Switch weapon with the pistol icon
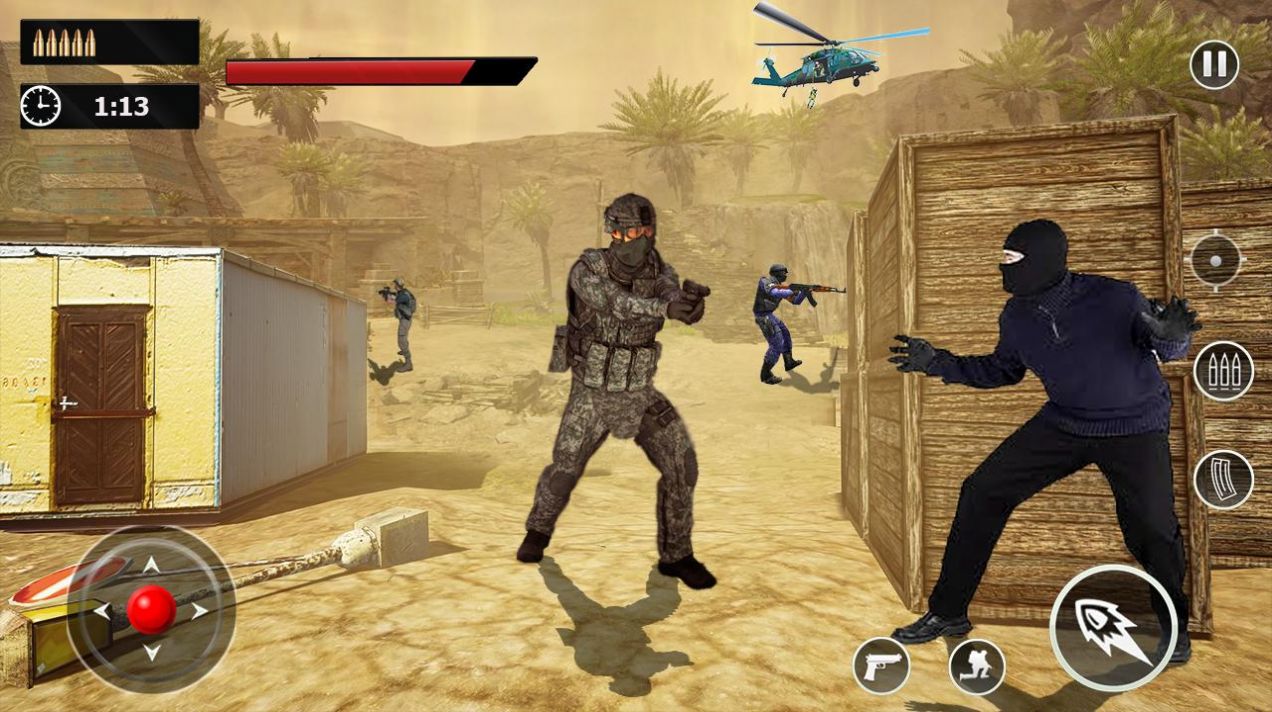The width and height of the screenshot is (1272, 712). [x=881, y=666]
